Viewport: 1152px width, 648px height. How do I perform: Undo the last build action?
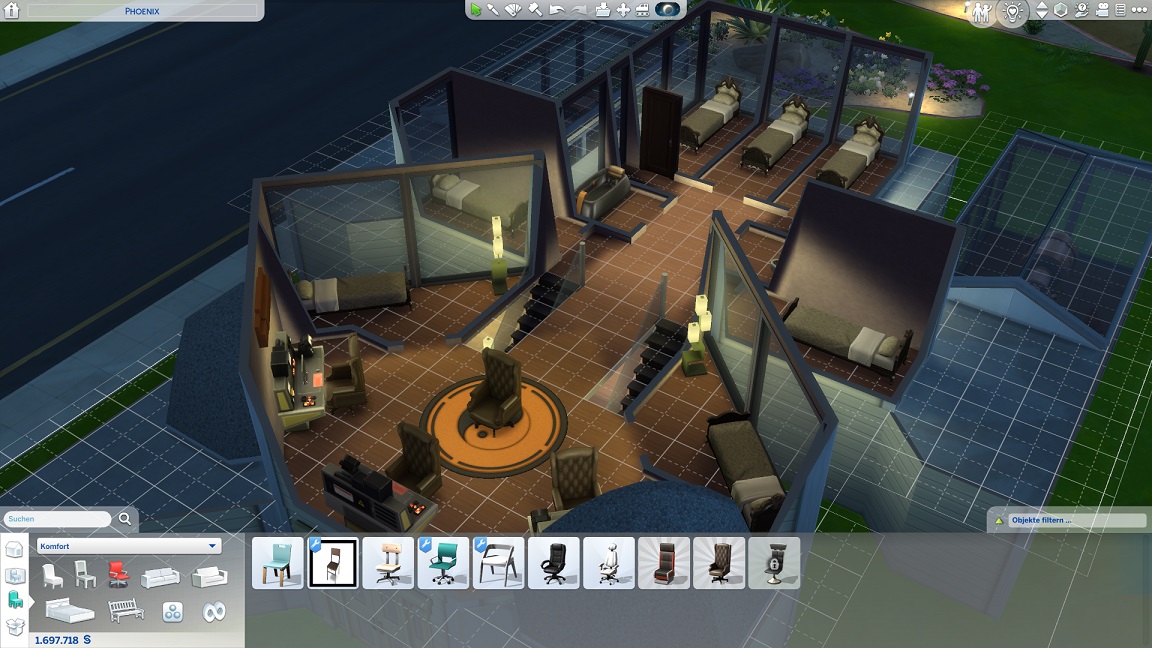pyautogui.click(x=557, y=10)
